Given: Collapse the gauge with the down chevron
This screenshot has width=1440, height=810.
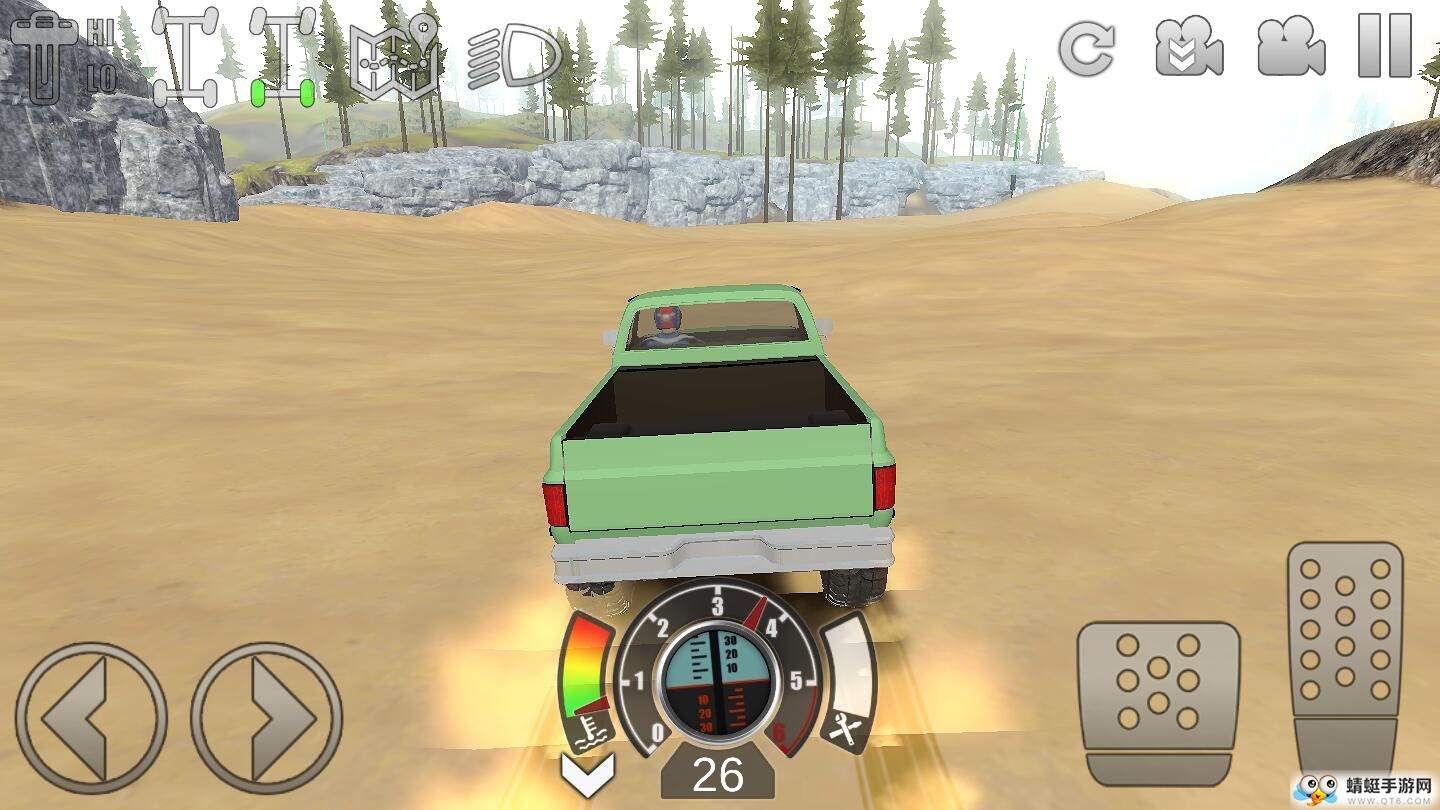Looking at the screenshot, I should click(x=587, y=774).
